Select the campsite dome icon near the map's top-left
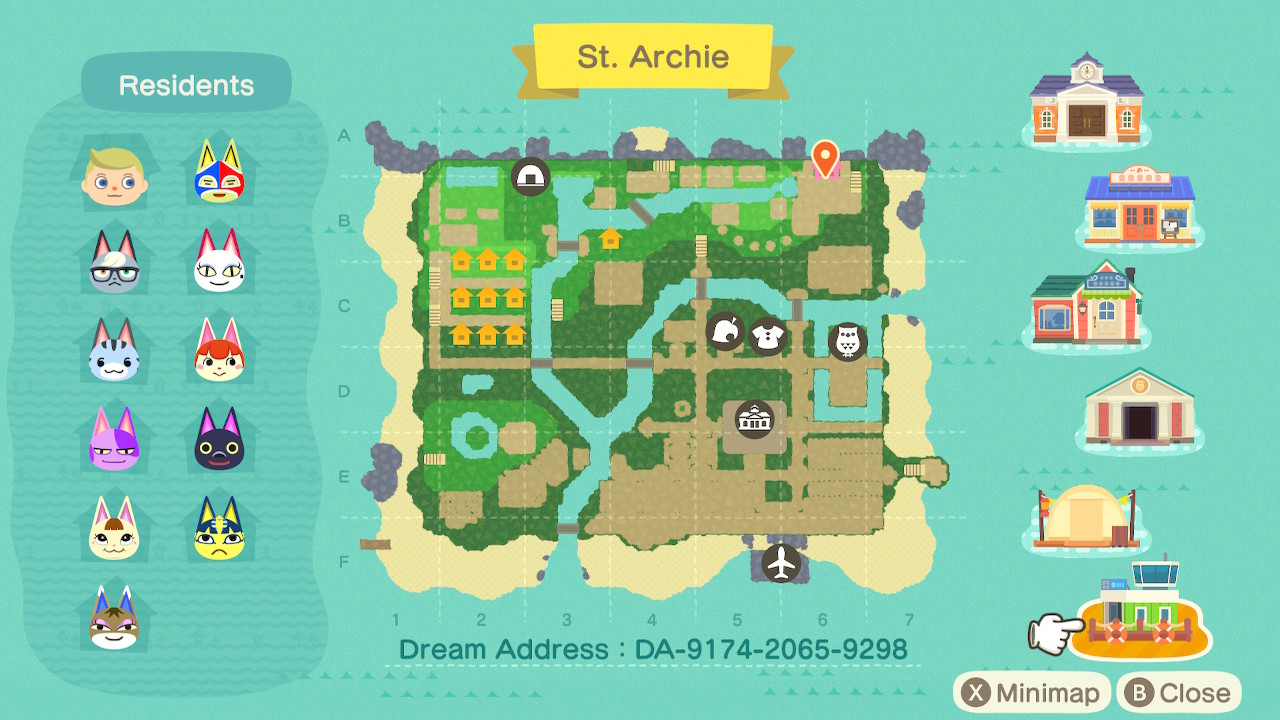The height and width of the screenshot is (720, 1280). [x=529, y=176]
